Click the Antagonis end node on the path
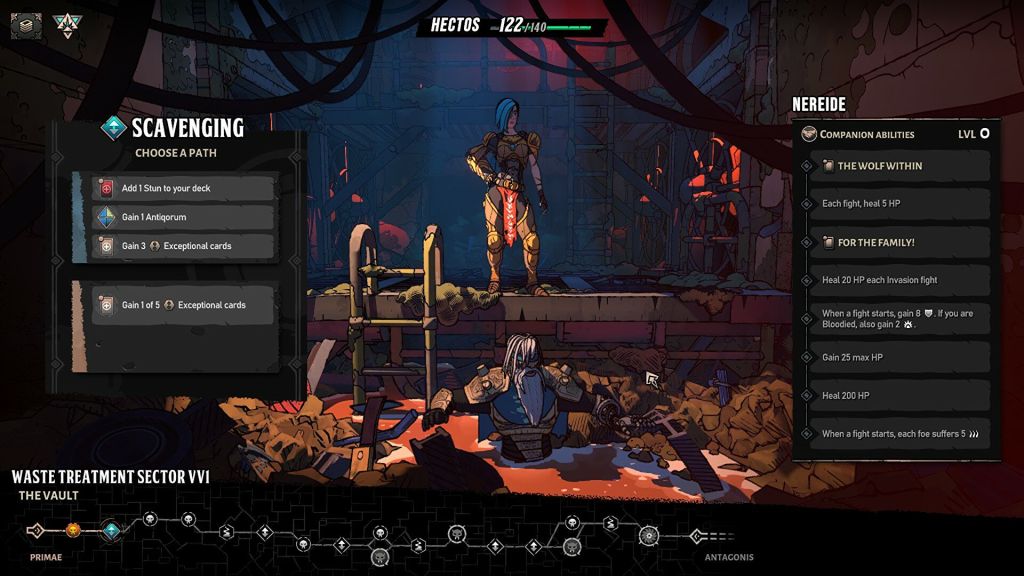The height and width of the screenshot is (576, 1024). pos(698,536)
